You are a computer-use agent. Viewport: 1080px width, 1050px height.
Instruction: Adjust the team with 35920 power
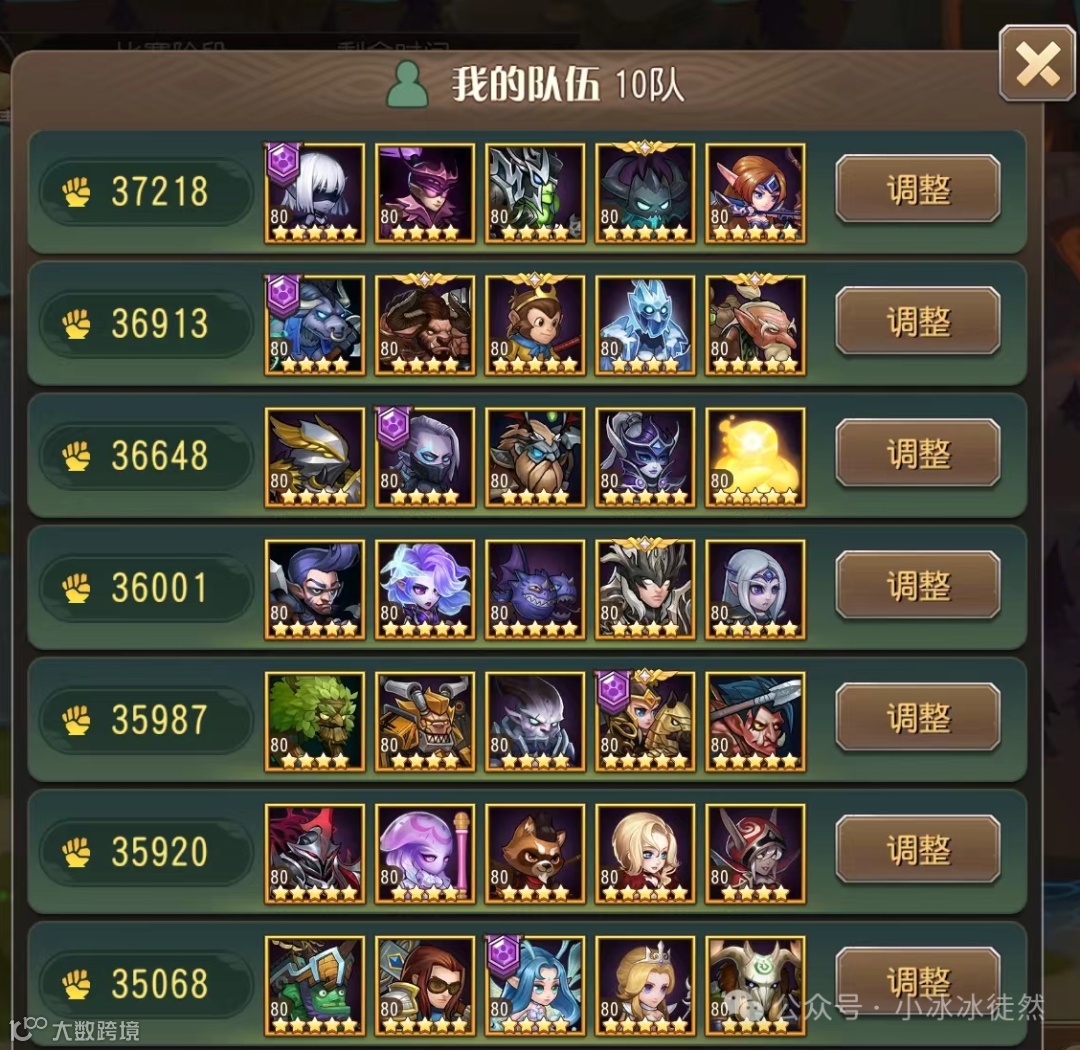(x=918, y=849)
